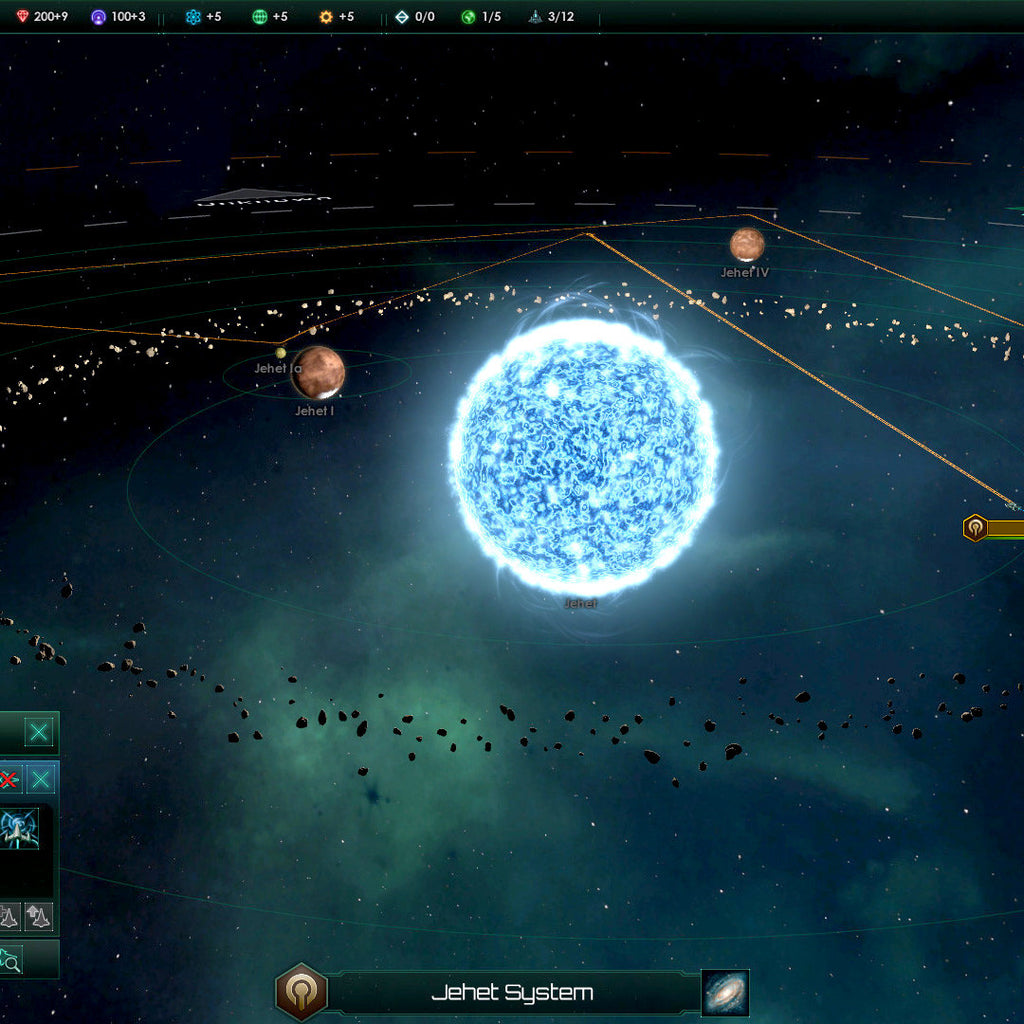1024x1024 pixels.
Task: Click the ship button with up arrow
Action: click(38, 916)
